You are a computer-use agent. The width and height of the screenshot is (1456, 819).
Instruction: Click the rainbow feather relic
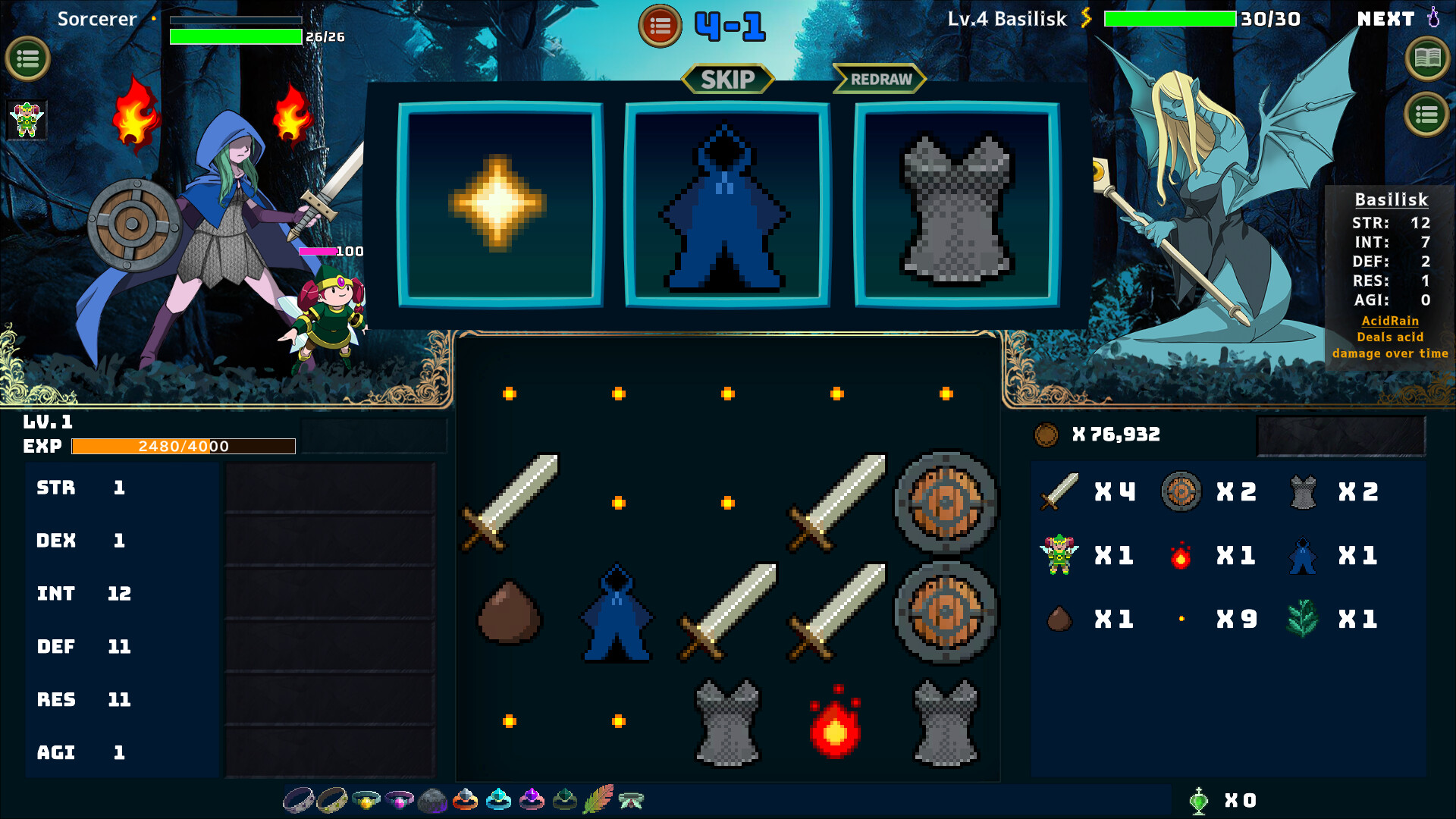598,799
